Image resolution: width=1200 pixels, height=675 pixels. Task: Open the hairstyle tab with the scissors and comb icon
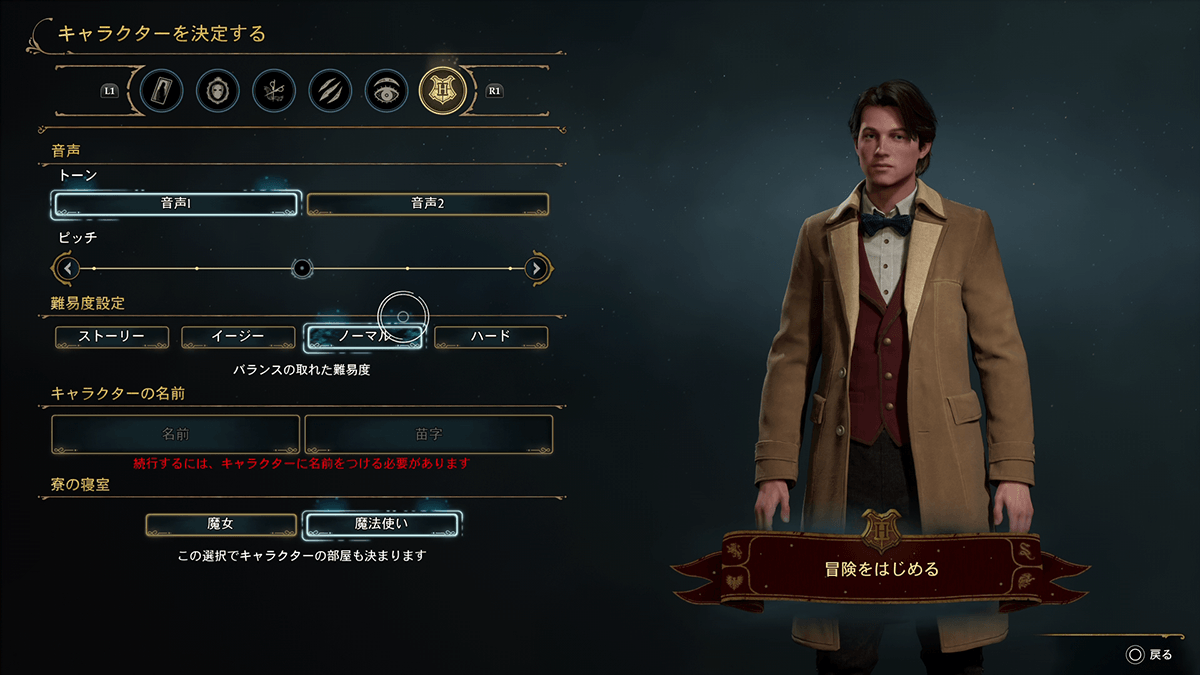[x=273, y=90]
